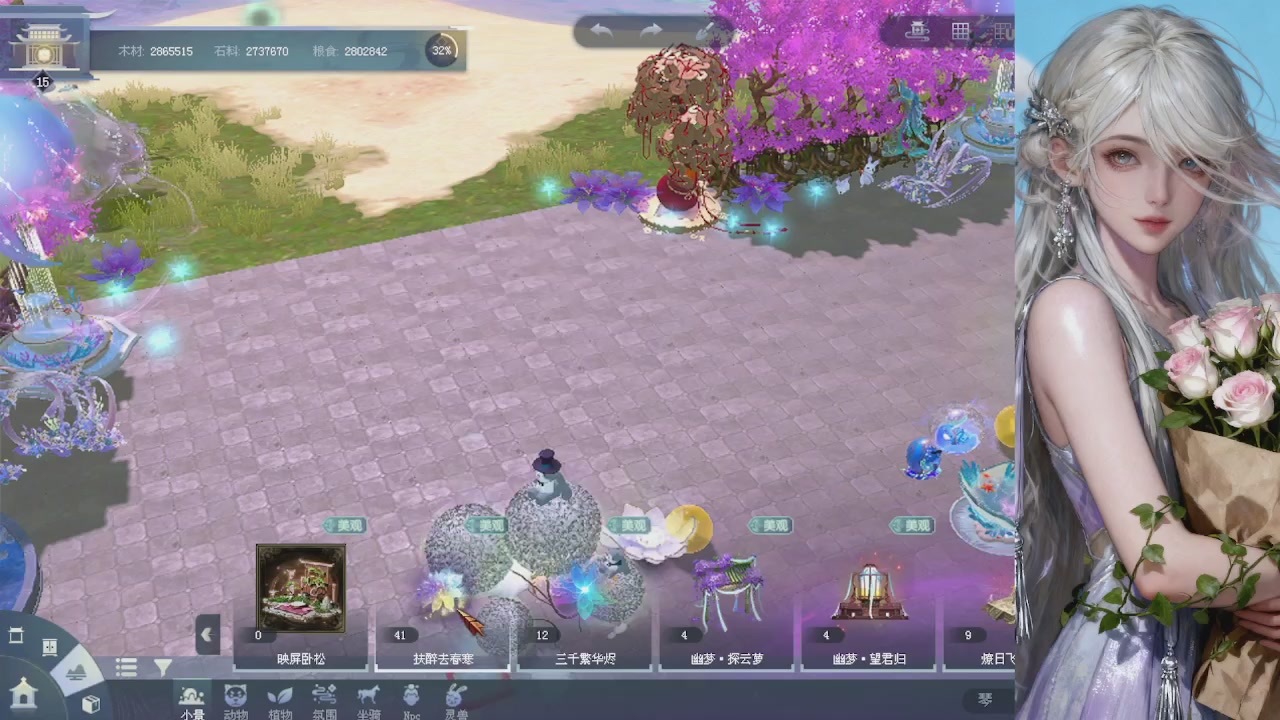The height and width of the screenshot is (720, 1280).
Task: Collapse the item tray with the left chevron
Action: coord(208,633)
